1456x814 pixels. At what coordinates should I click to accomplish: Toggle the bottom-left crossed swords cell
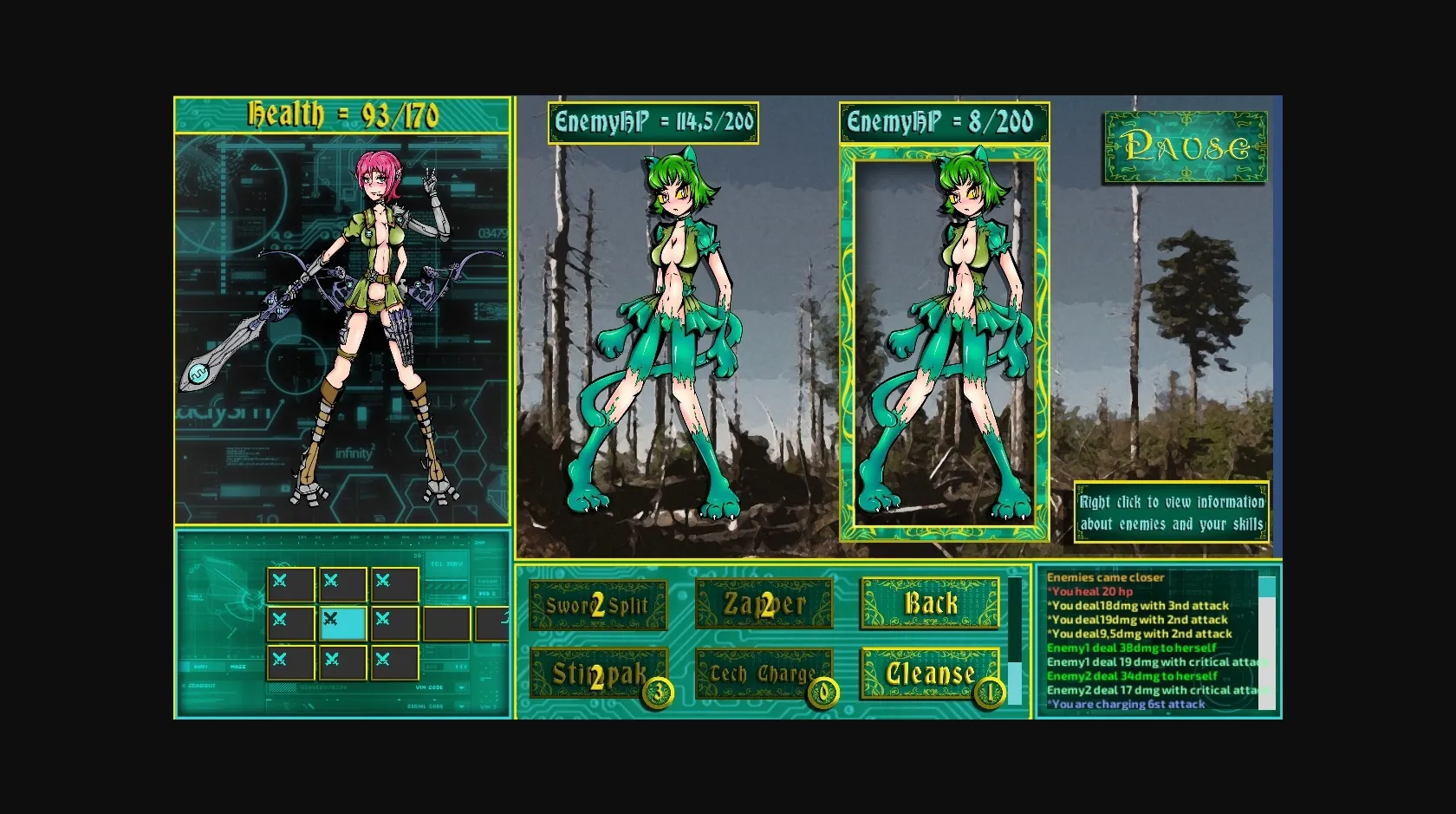coord(290,661)
